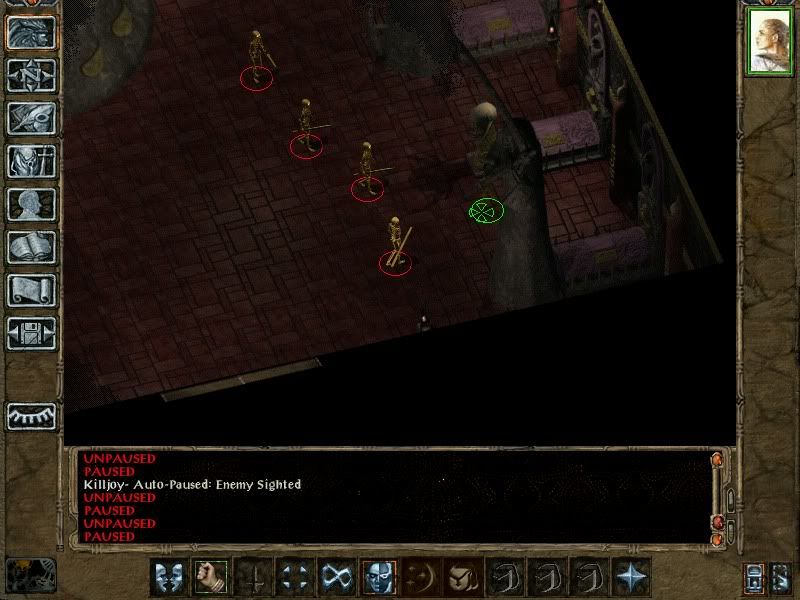Viewport: 800px width, 600px height.
Task: Click the four-arrows guard action
Action: tap(294, 577)
